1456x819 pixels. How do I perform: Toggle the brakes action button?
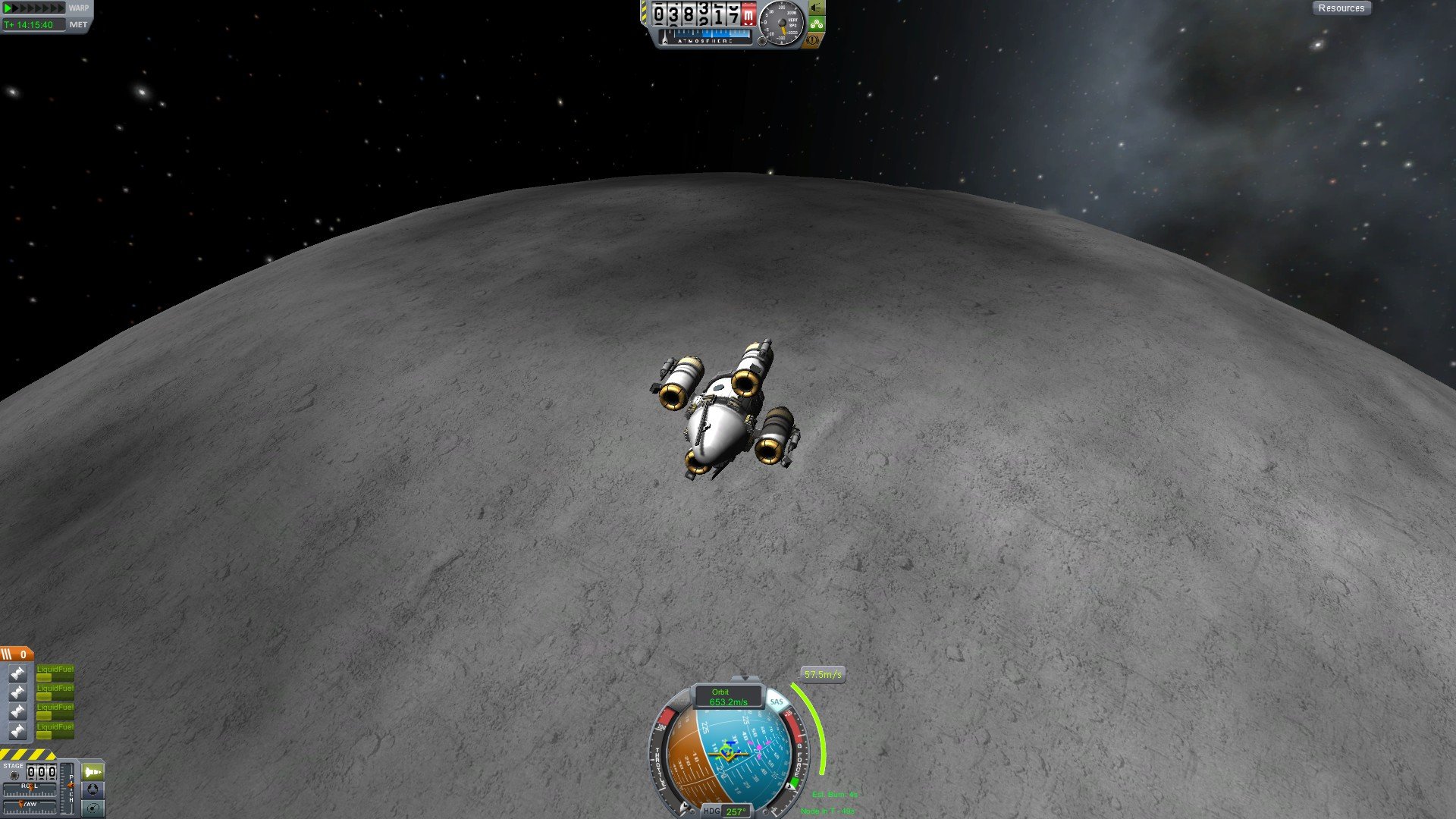tap(813, 40)
